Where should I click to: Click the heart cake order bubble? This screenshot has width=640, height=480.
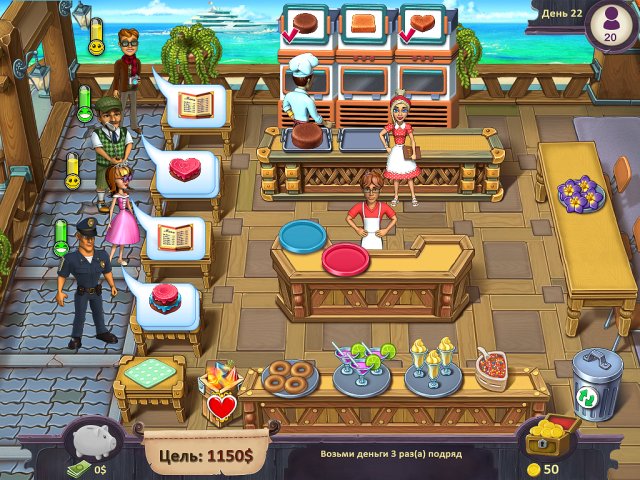(183, 167)
